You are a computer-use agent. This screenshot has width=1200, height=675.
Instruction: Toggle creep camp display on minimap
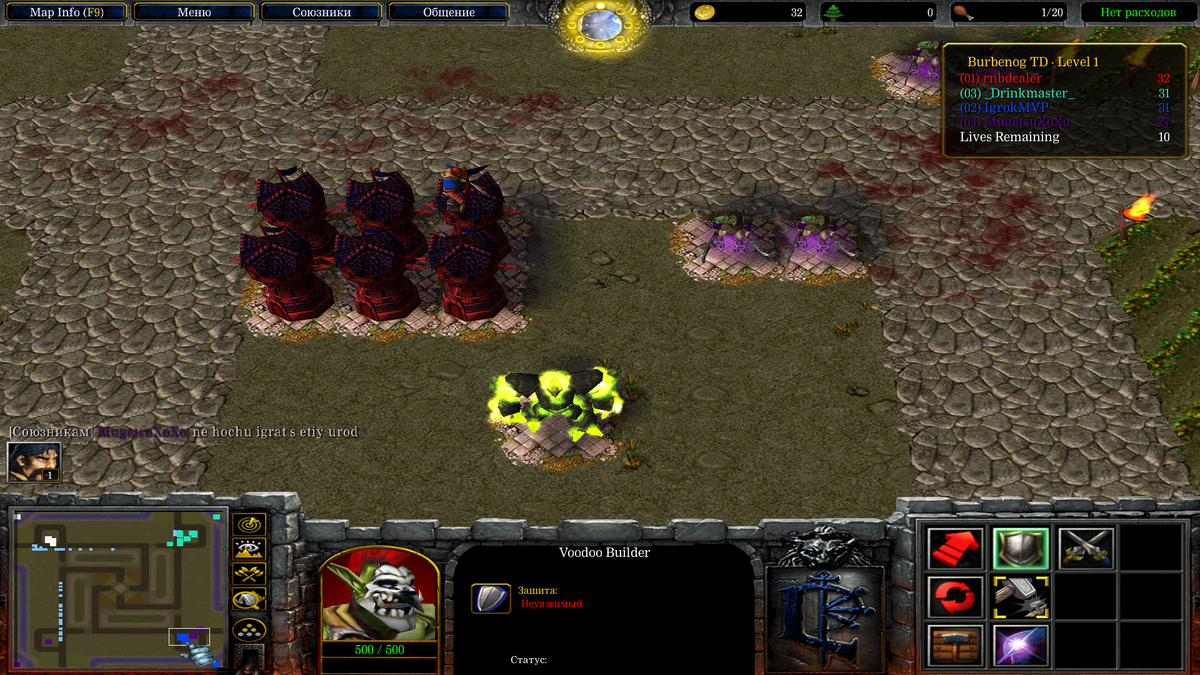pyautogui.click(x=249, y=600)
